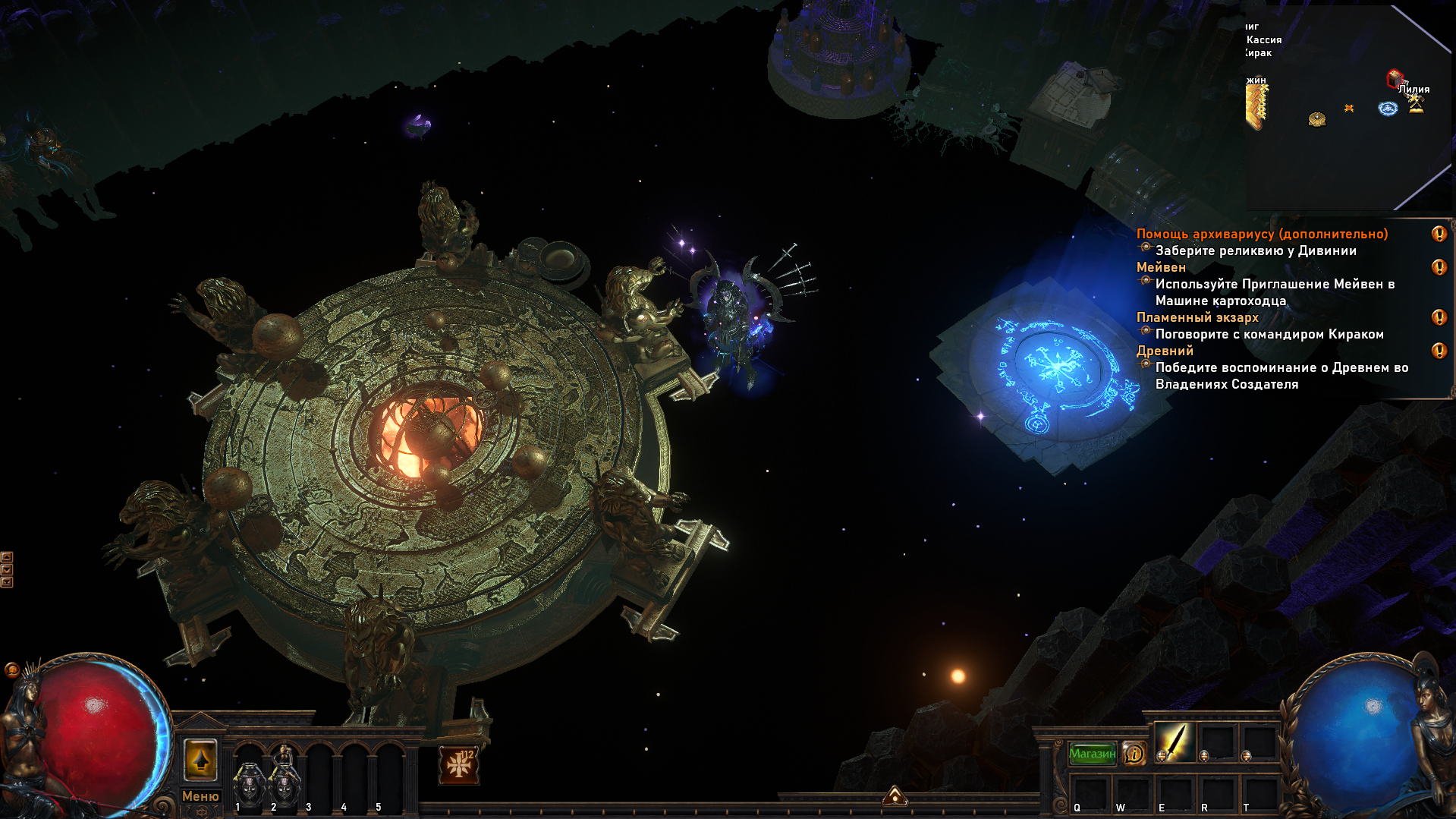Select the glowing sword skill icon
Viewport: 1456px width, 819px height.
pos(1173,742)
